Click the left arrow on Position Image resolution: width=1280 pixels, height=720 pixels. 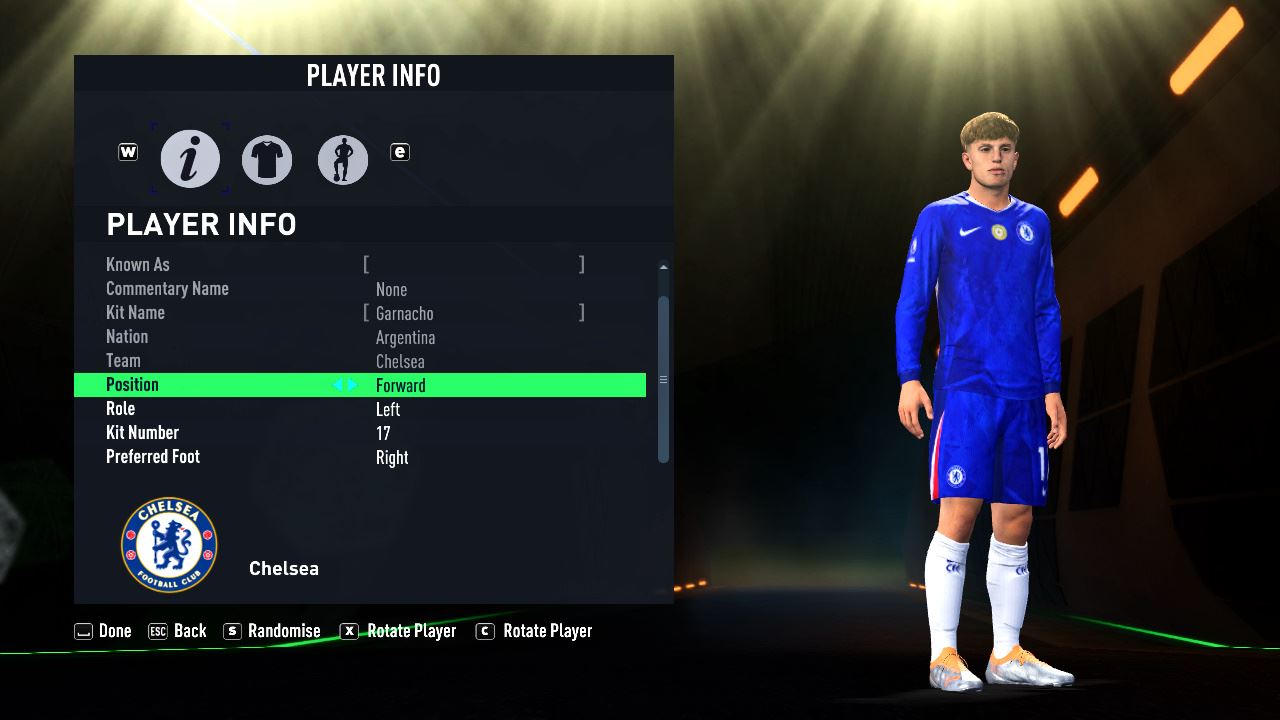(x=338, y=385)
